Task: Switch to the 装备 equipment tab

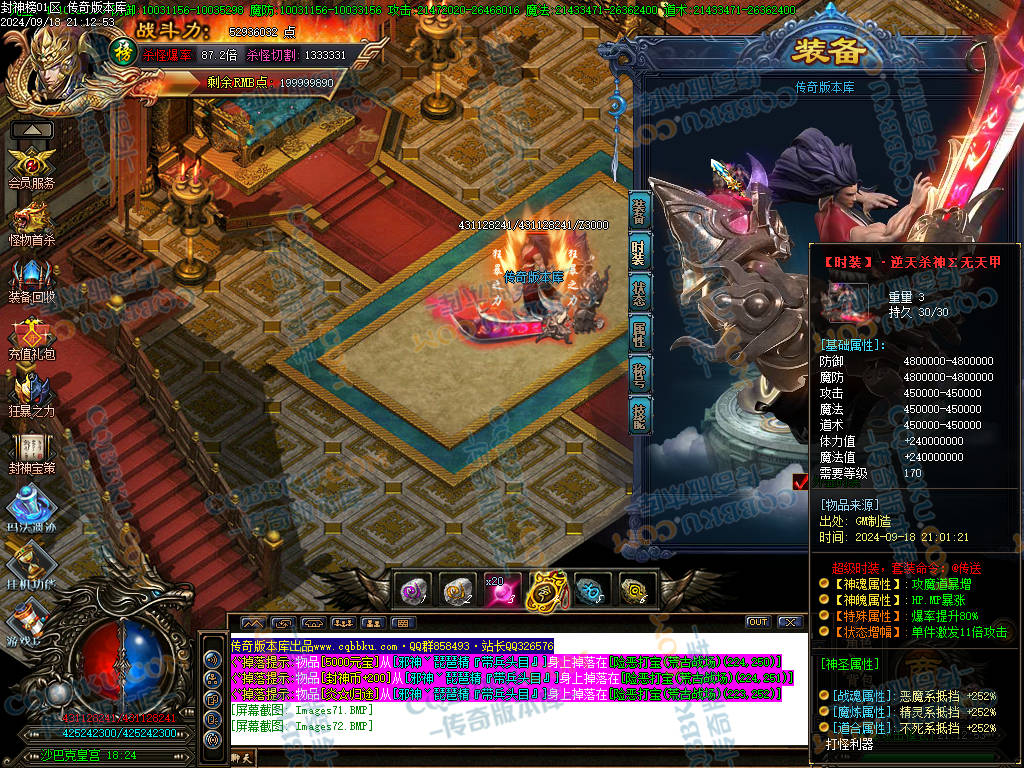Action: [639, 212]
